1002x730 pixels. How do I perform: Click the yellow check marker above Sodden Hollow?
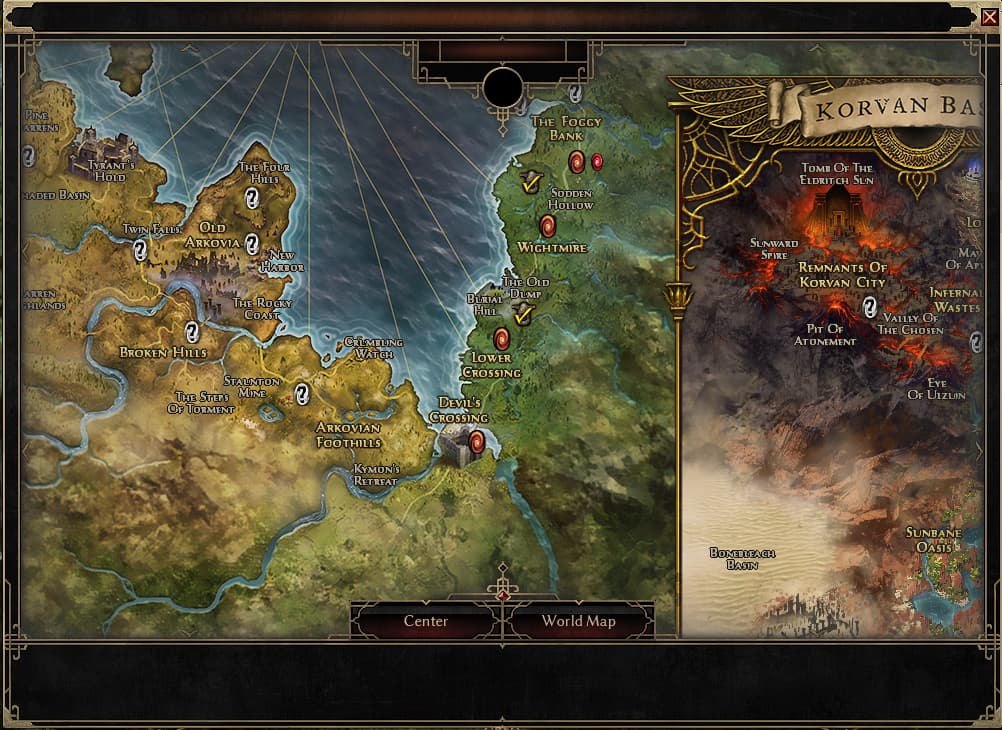(x=531, y=181)
